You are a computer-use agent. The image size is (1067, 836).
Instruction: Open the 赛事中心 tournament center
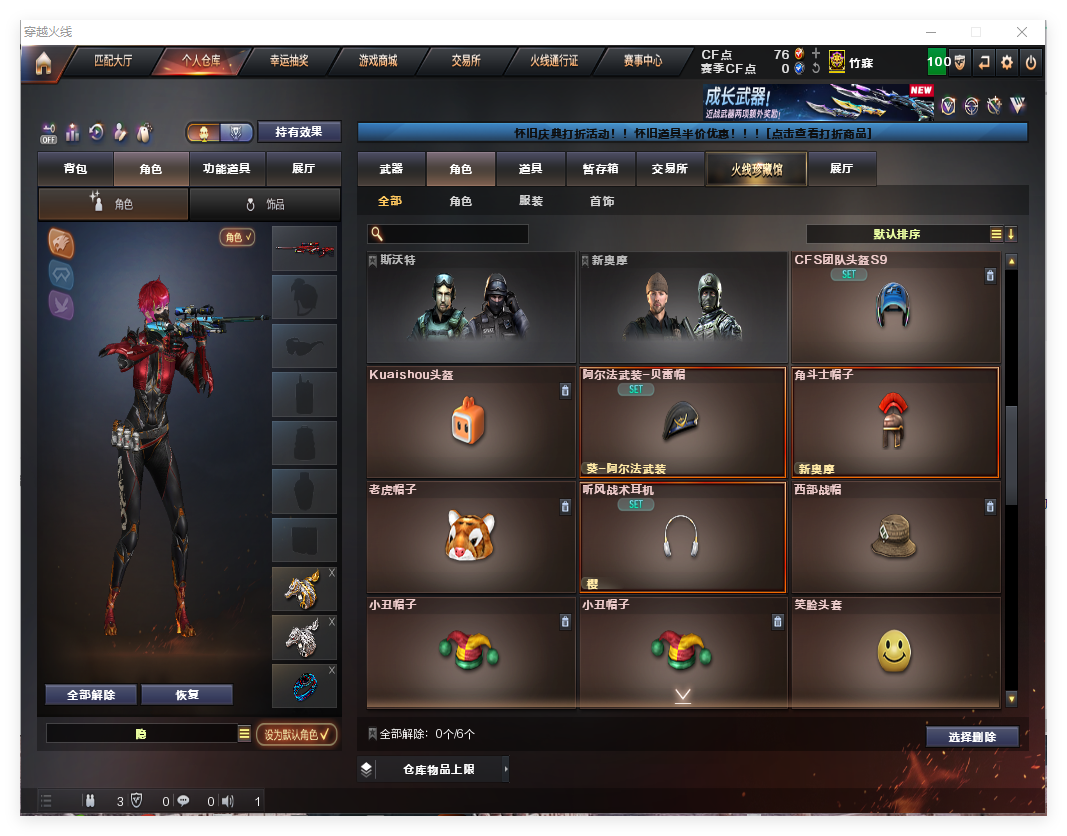(x=642, y=61)
